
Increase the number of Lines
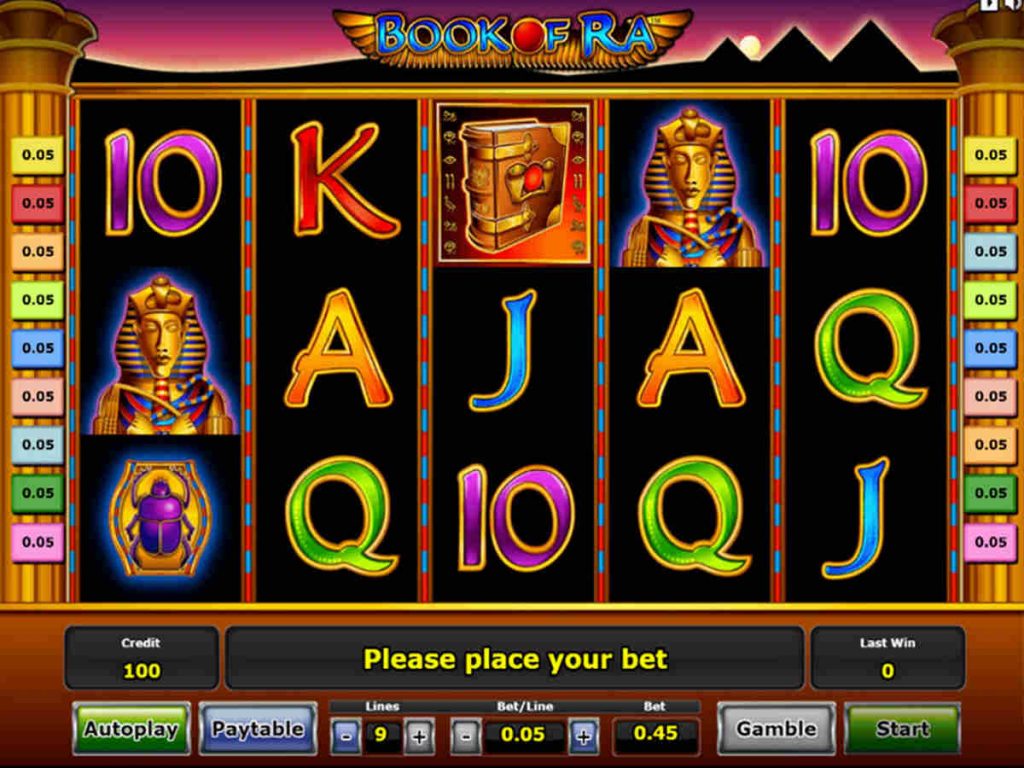click(419, 738)
